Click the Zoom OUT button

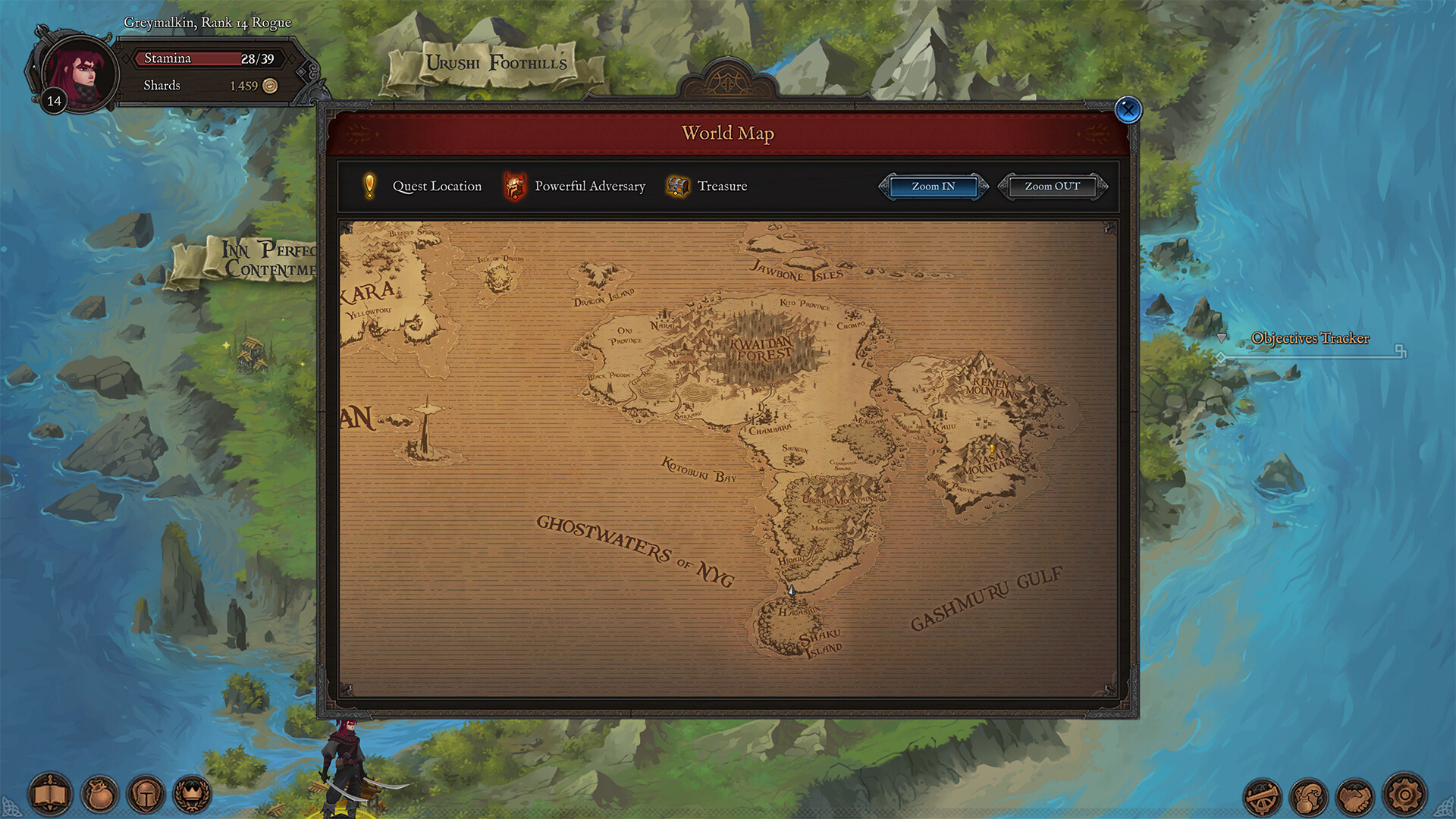[1051, 187]
